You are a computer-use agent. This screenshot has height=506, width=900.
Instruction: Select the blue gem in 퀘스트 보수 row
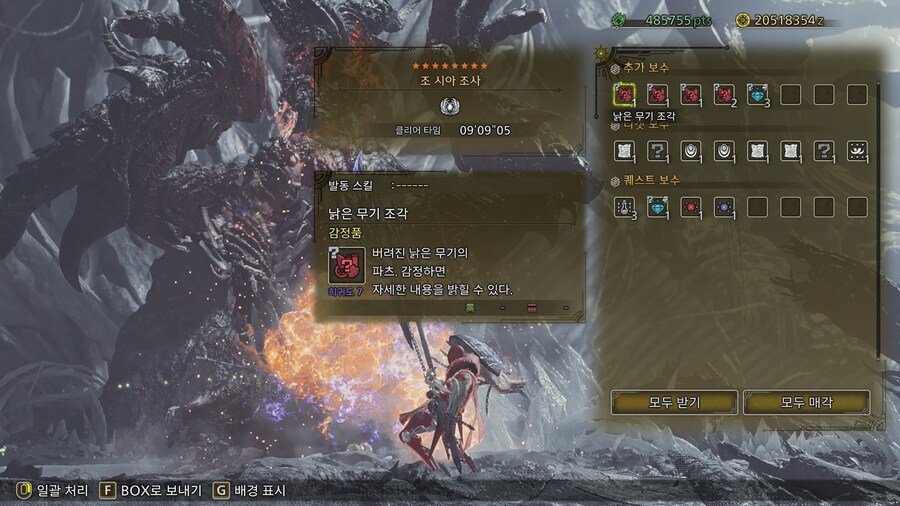[657, 207]
